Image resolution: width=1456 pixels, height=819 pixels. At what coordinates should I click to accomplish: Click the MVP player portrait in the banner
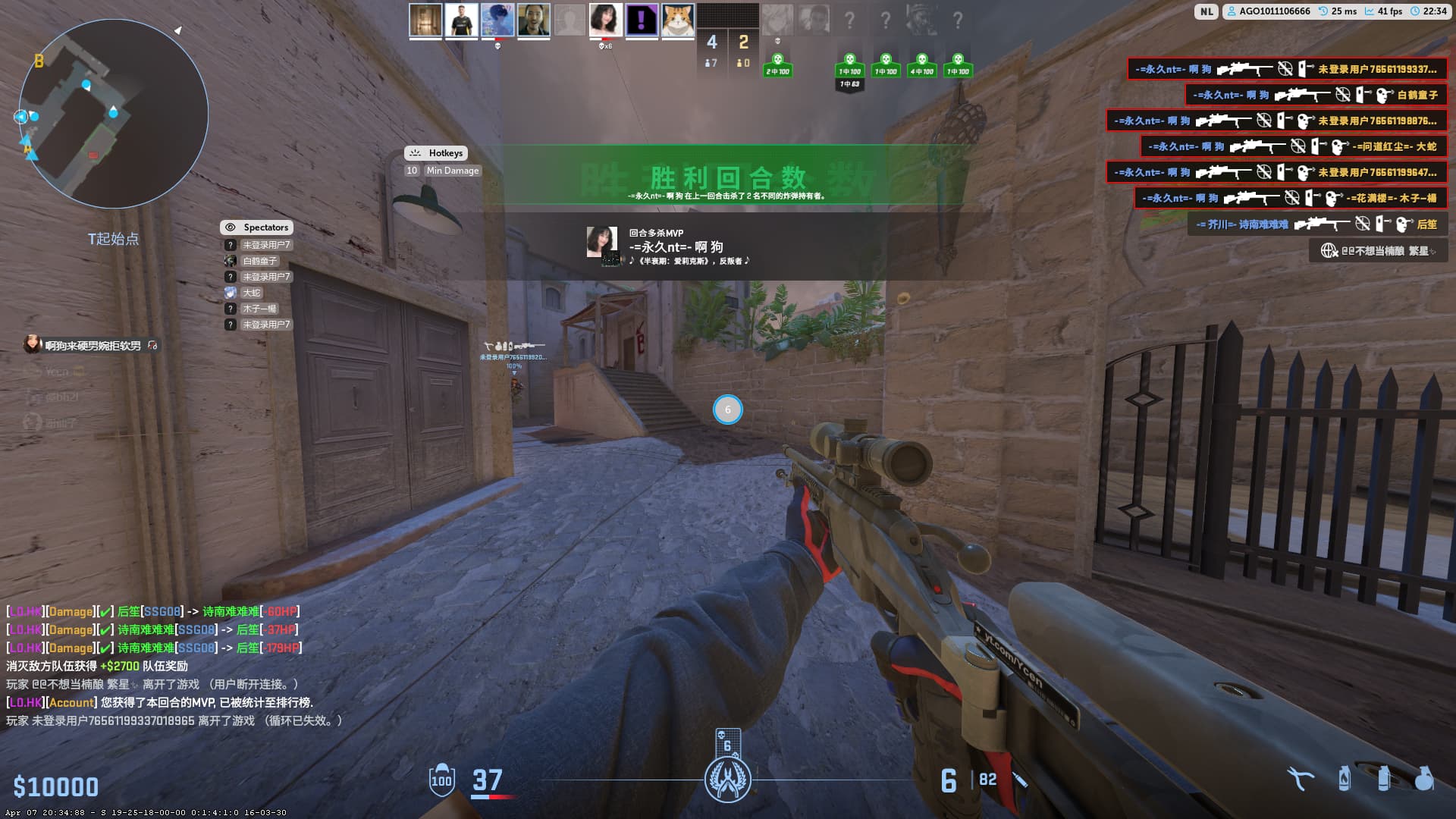point(602,241)
